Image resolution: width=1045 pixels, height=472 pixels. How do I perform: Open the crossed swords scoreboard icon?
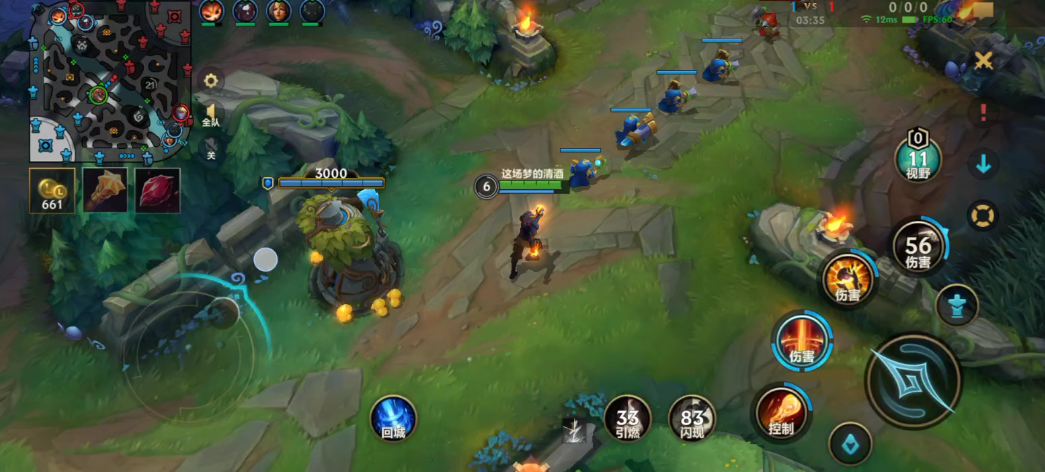pyautogui.click(x=984, y=61)
